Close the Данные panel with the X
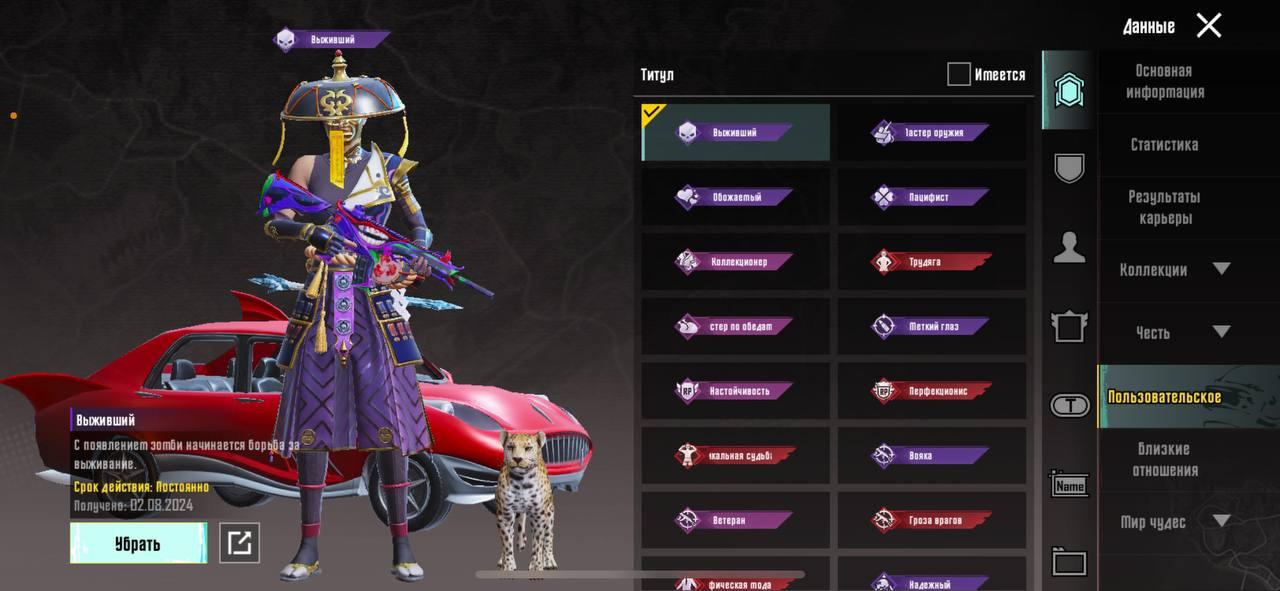The height and width of the screenshot is (591, 1280). 1208,26
